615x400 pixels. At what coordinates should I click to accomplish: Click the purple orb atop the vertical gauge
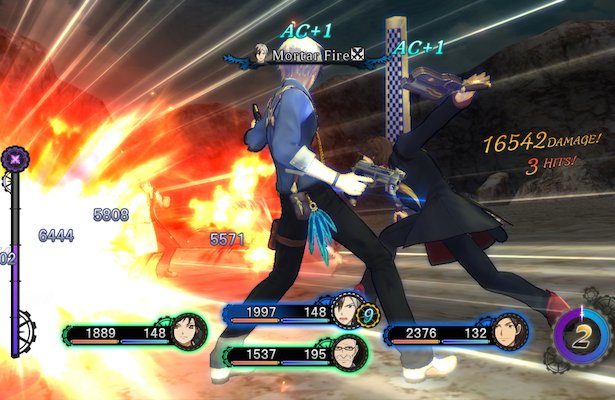coord(15,157)
